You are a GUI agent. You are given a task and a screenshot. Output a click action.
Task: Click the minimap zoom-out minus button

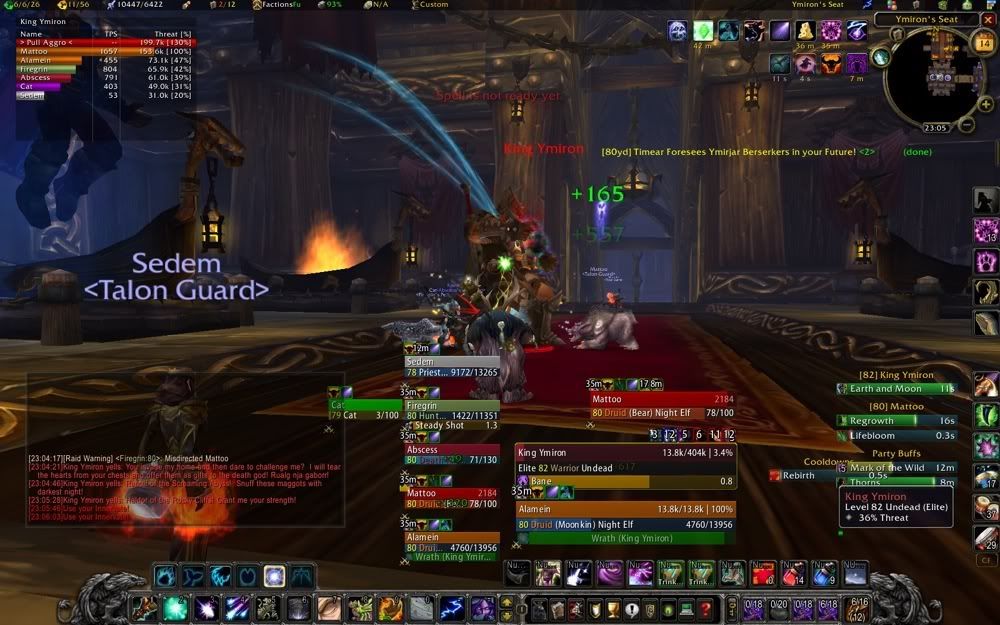point(968,125)
